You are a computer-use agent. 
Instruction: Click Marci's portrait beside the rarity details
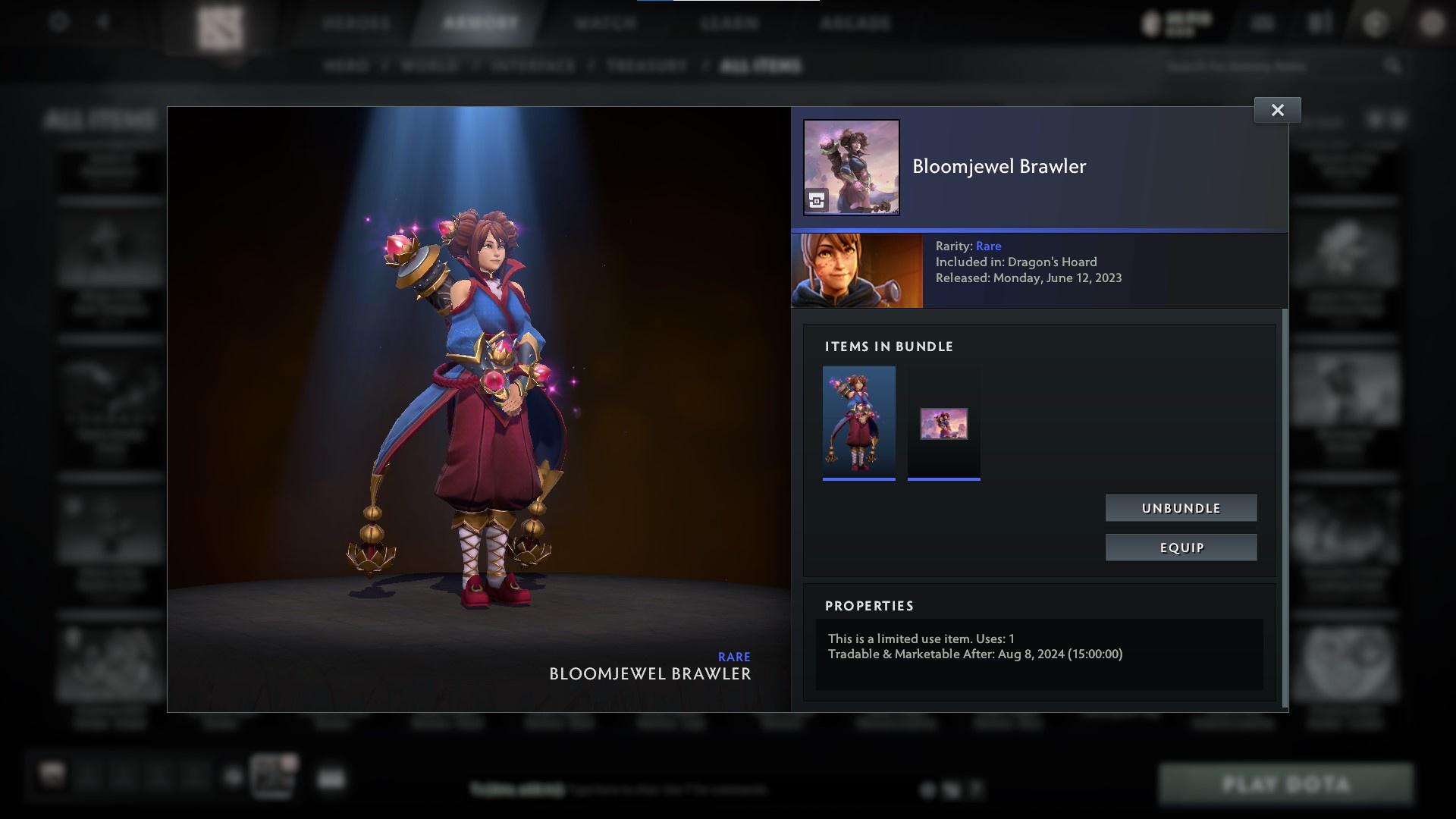coord(857,270)
